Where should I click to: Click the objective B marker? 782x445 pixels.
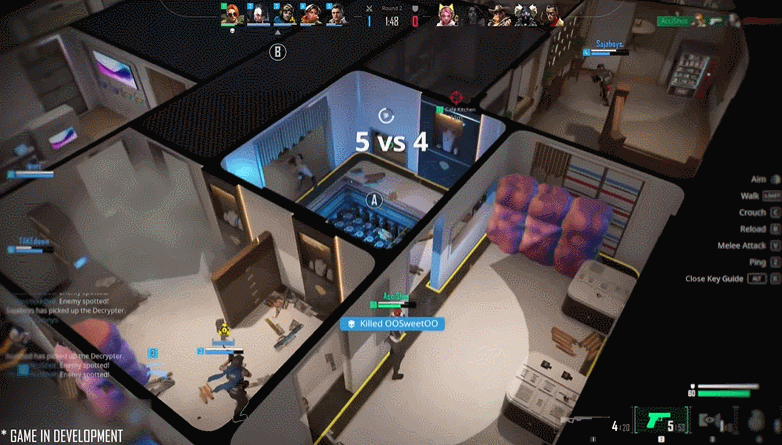[x=277, y=52]
